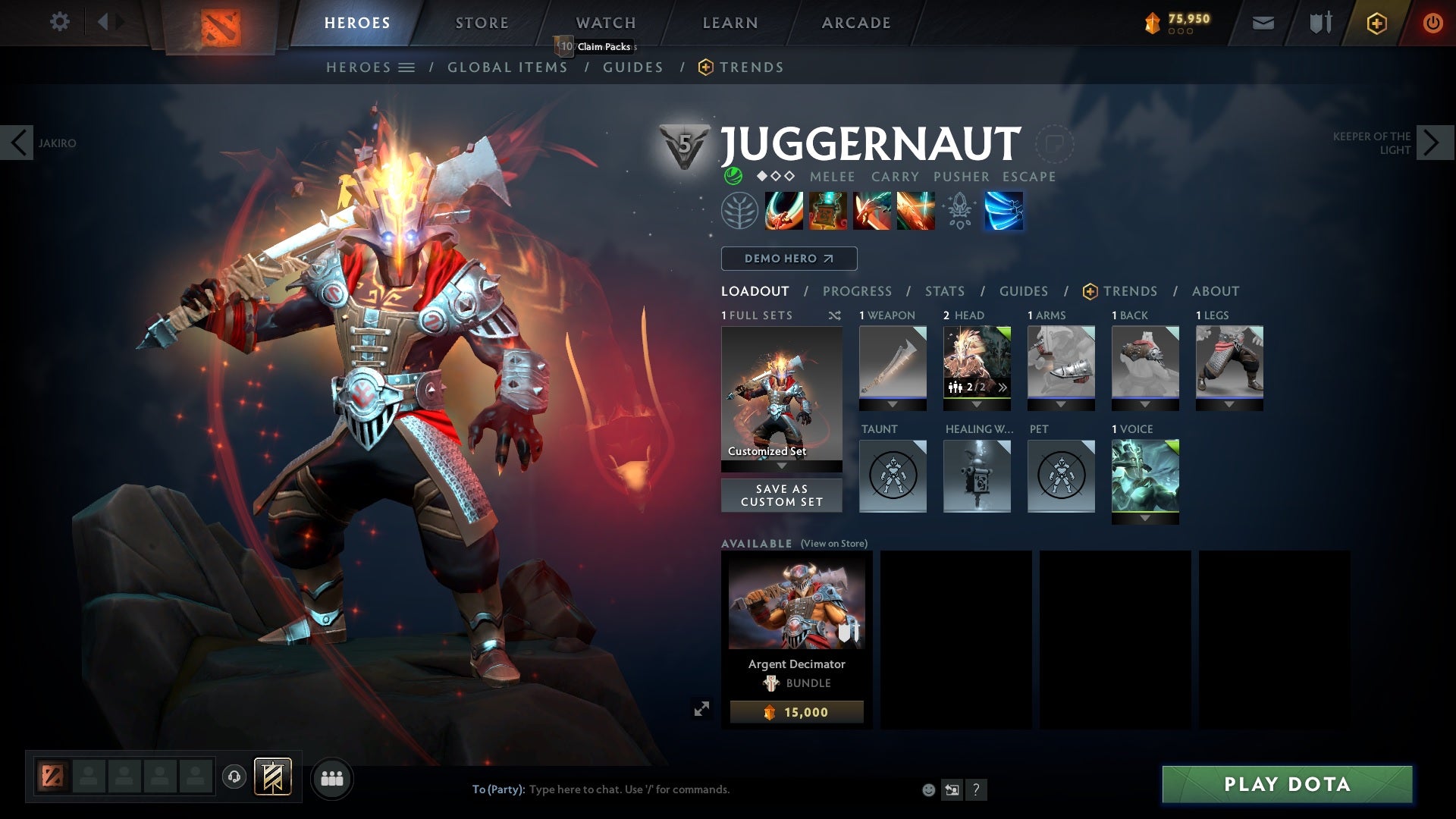The image size is (1456, 819).
Task: Click the Dota Plus hexagon icon
Action: click(x=1376, y=22)
